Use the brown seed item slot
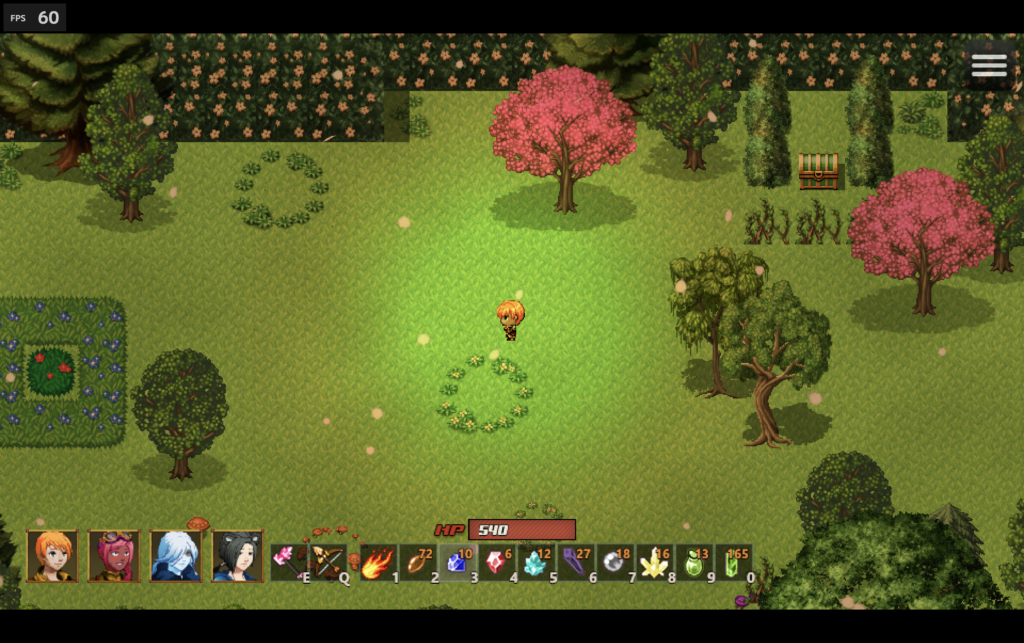 click(x=418, y=563)
